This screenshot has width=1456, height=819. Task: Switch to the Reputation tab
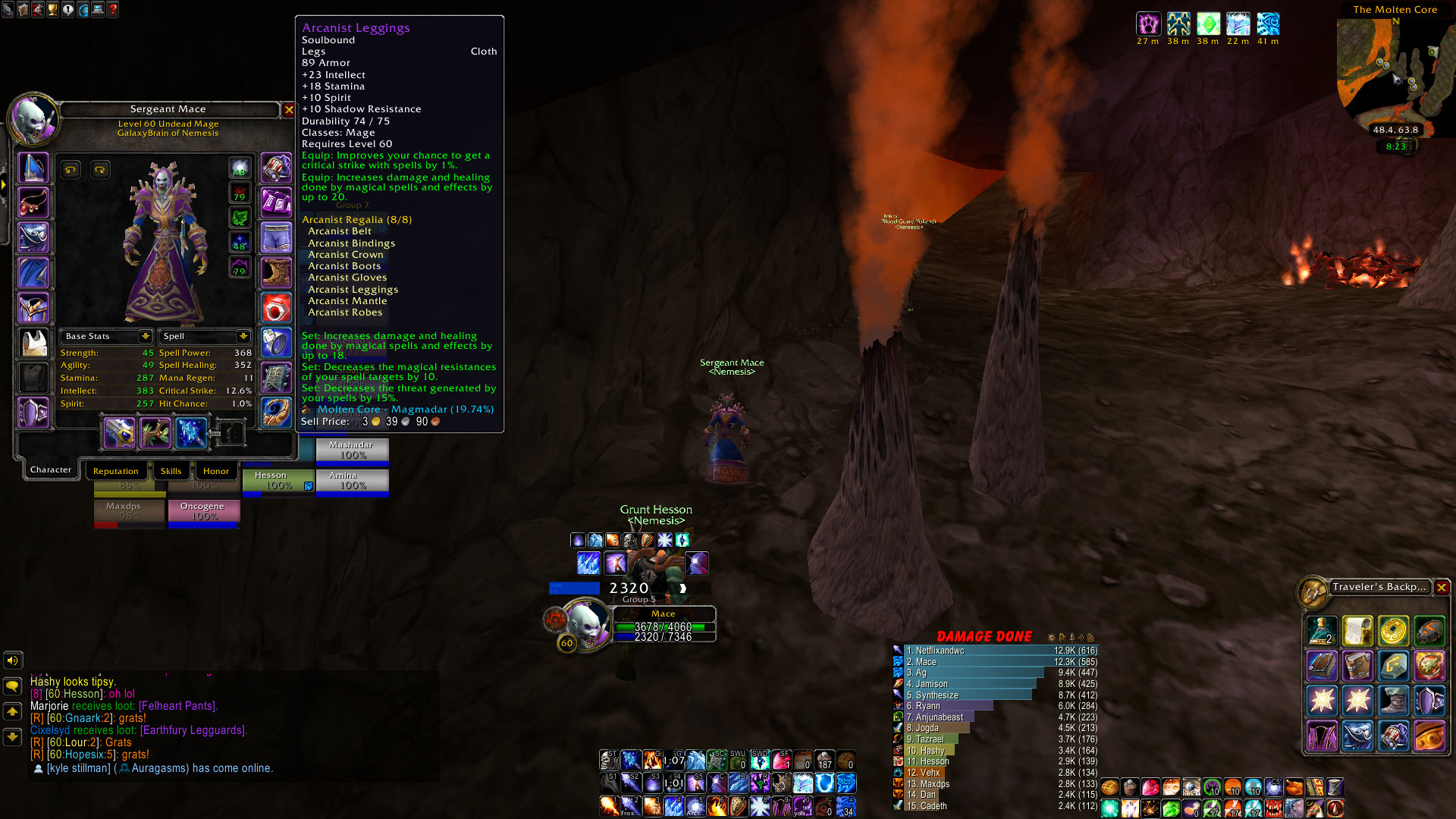click(115, 471)
